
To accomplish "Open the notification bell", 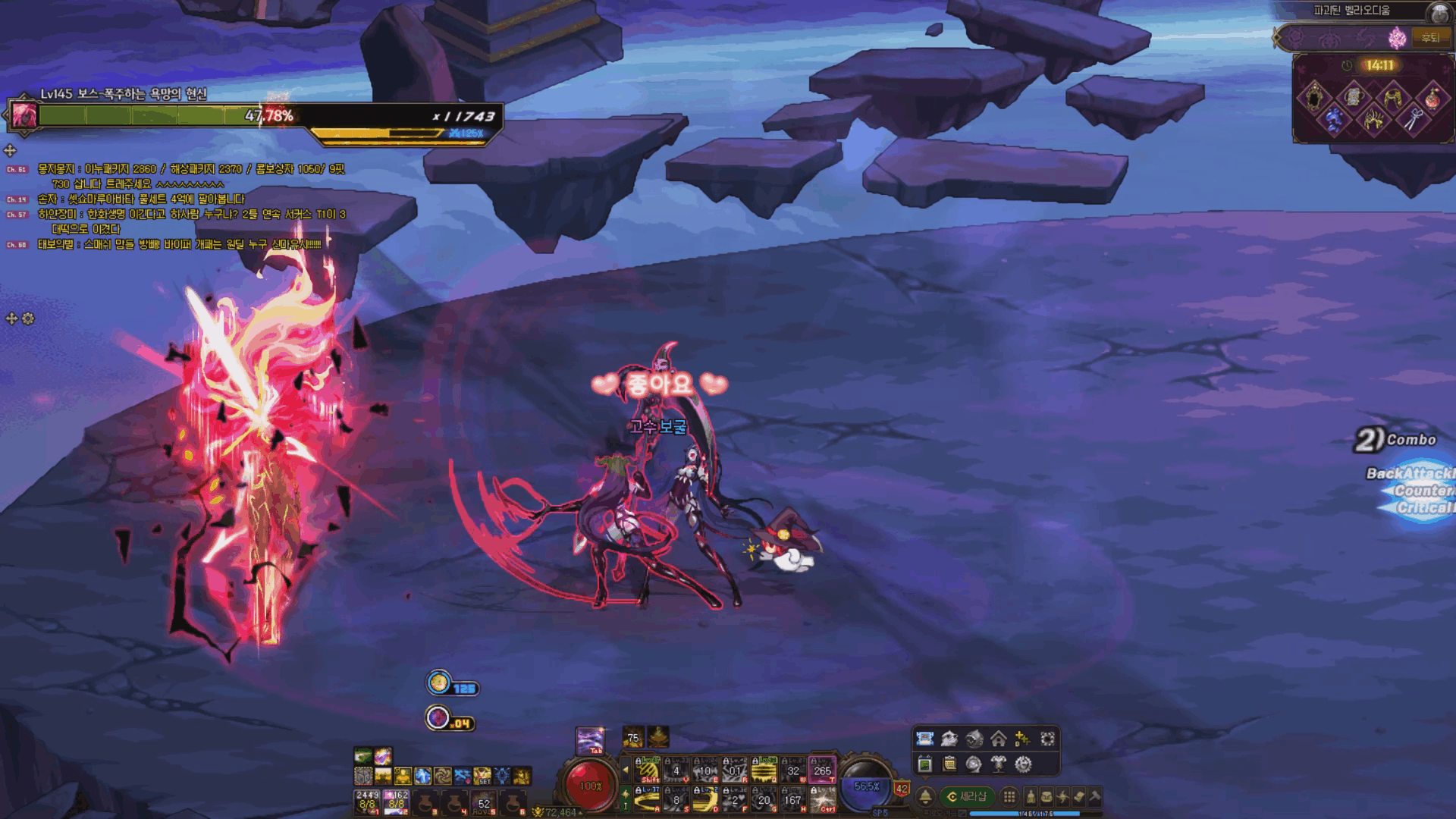I will [925, 796].
